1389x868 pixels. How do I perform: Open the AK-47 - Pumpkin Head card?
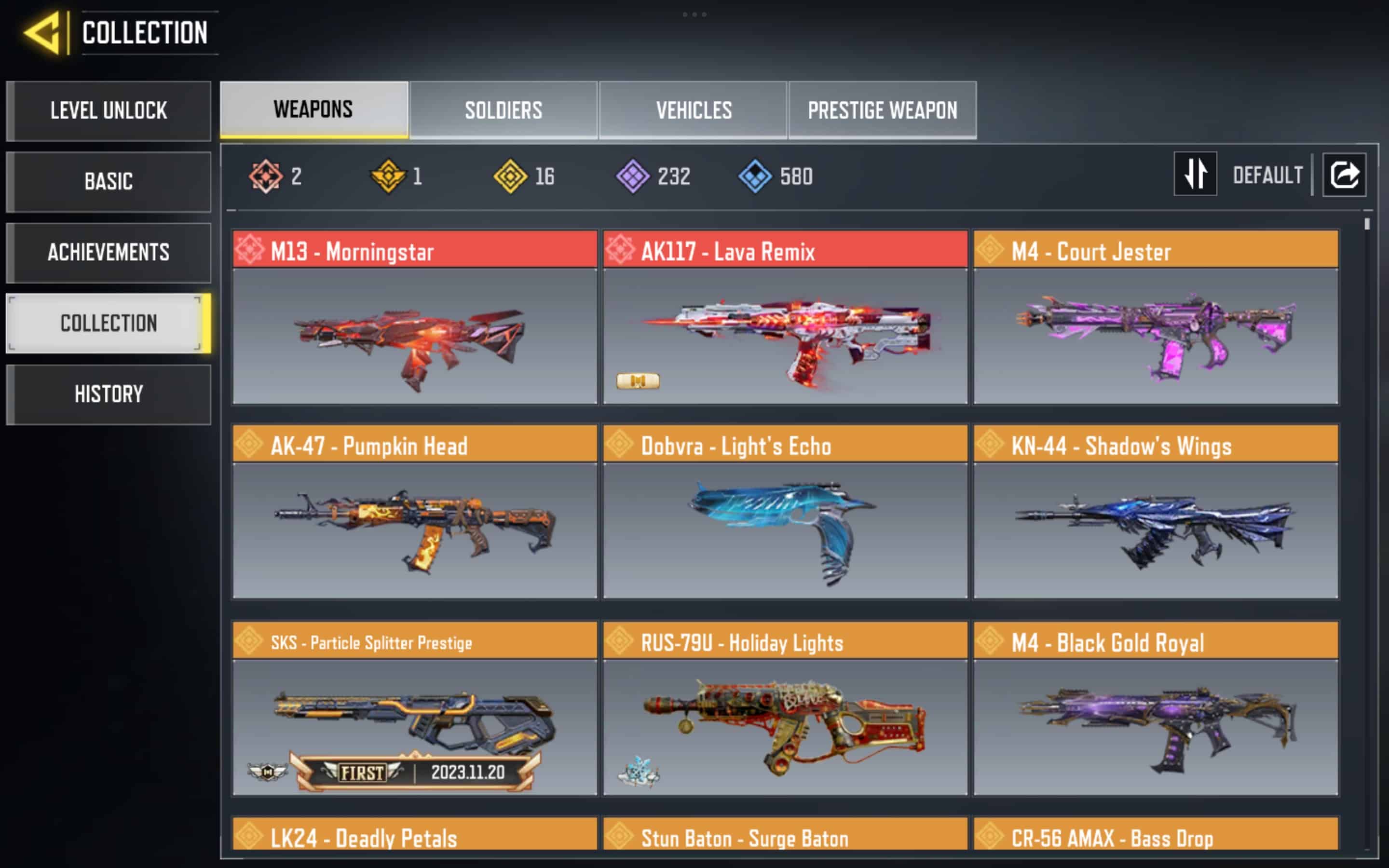click(x=414, y=512)
